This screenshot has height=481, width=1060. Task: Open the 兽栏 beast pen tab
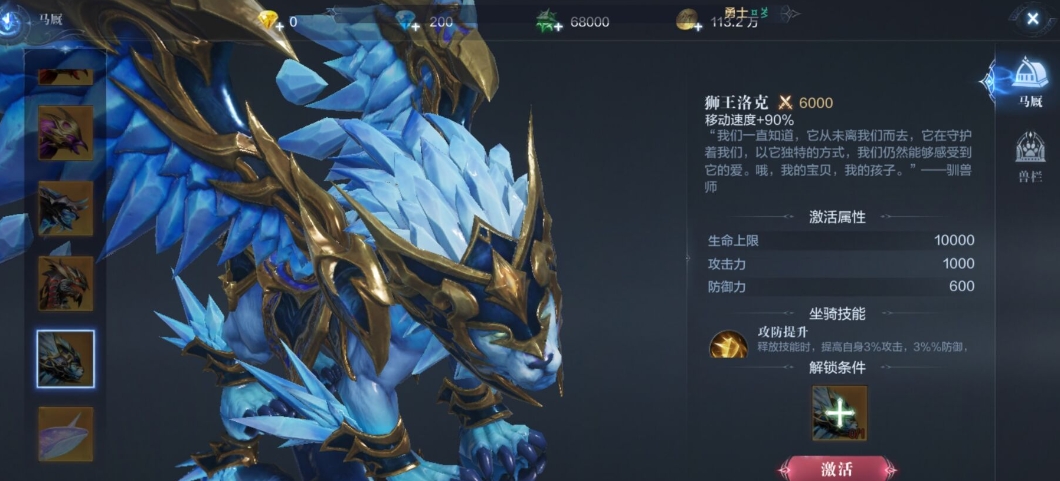[1030, 158]
